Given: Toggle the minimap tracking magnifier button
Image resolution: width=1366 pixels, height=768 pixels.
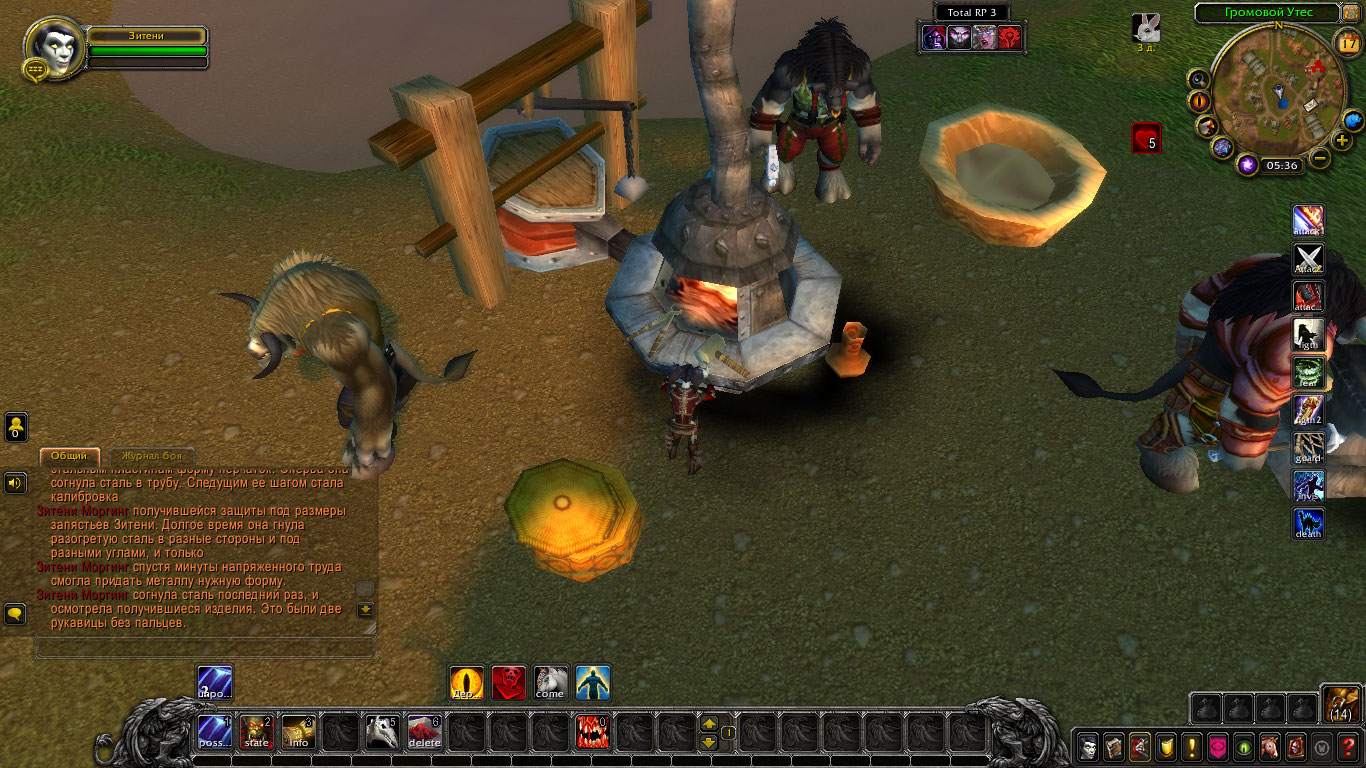Looking at the screenshot, I should pos(1198,79).
